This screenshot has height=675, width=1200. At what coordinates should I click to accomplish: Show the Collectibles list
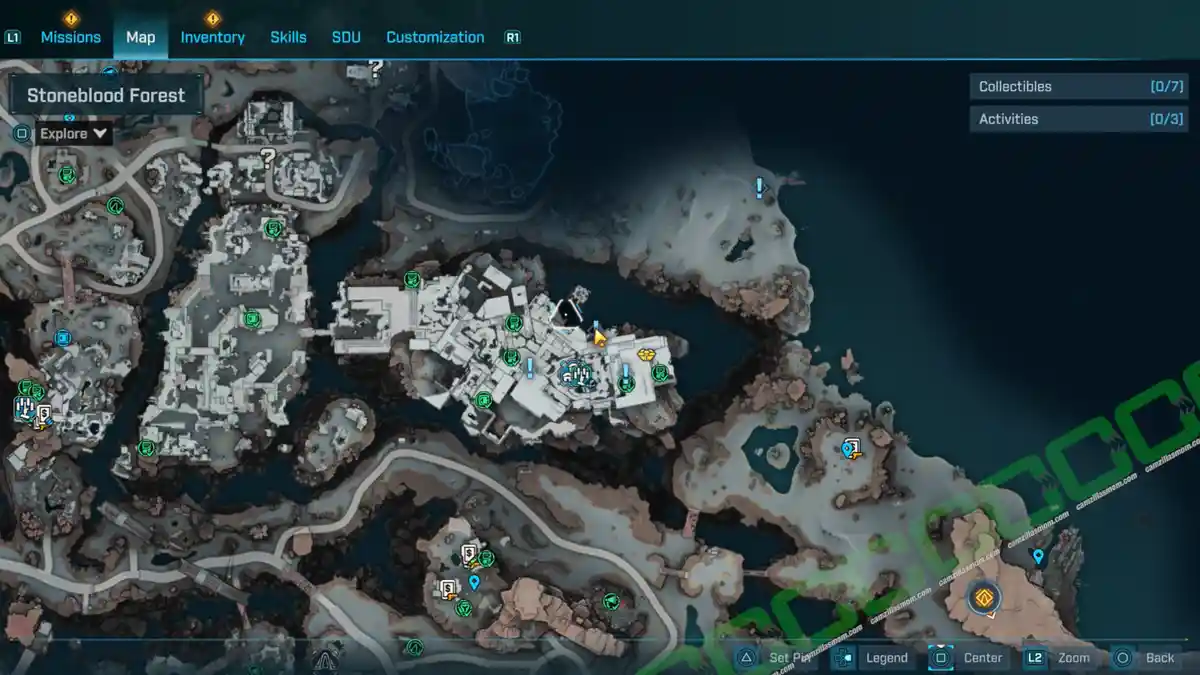[1076, 87]
